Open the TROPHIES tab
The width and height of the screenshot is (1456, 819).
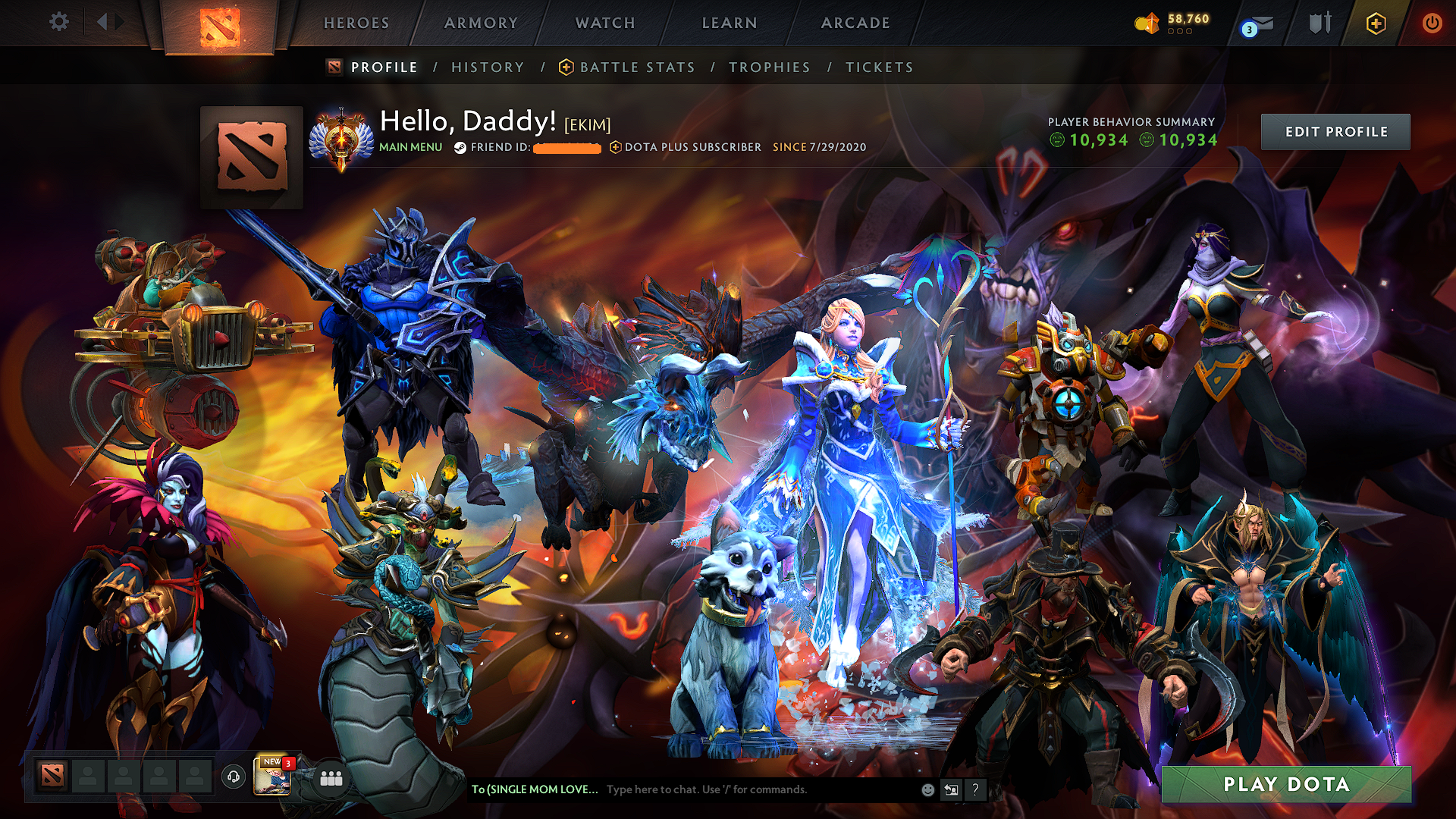pyautogui.click(x=769, y=67)
